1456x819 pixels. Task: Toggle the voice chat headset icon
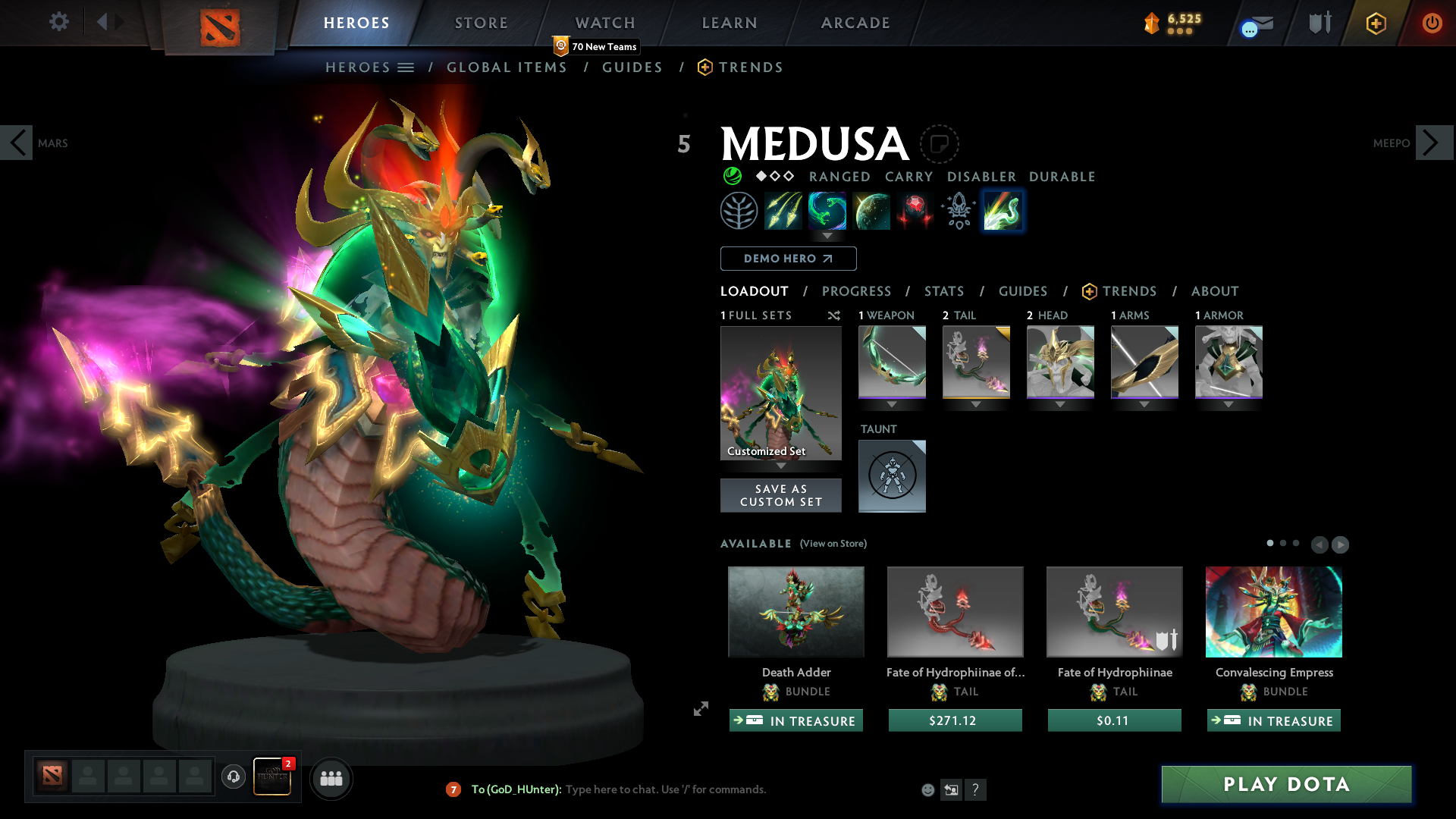[x=233, y=777]
